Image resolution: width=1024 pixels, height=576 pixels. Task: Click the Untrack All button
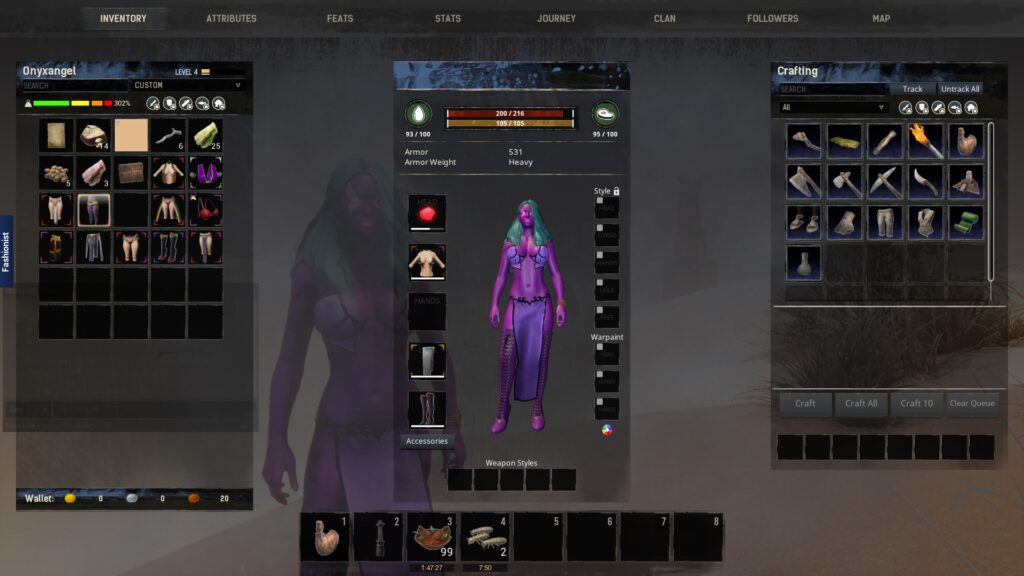[x=960, y=89]
